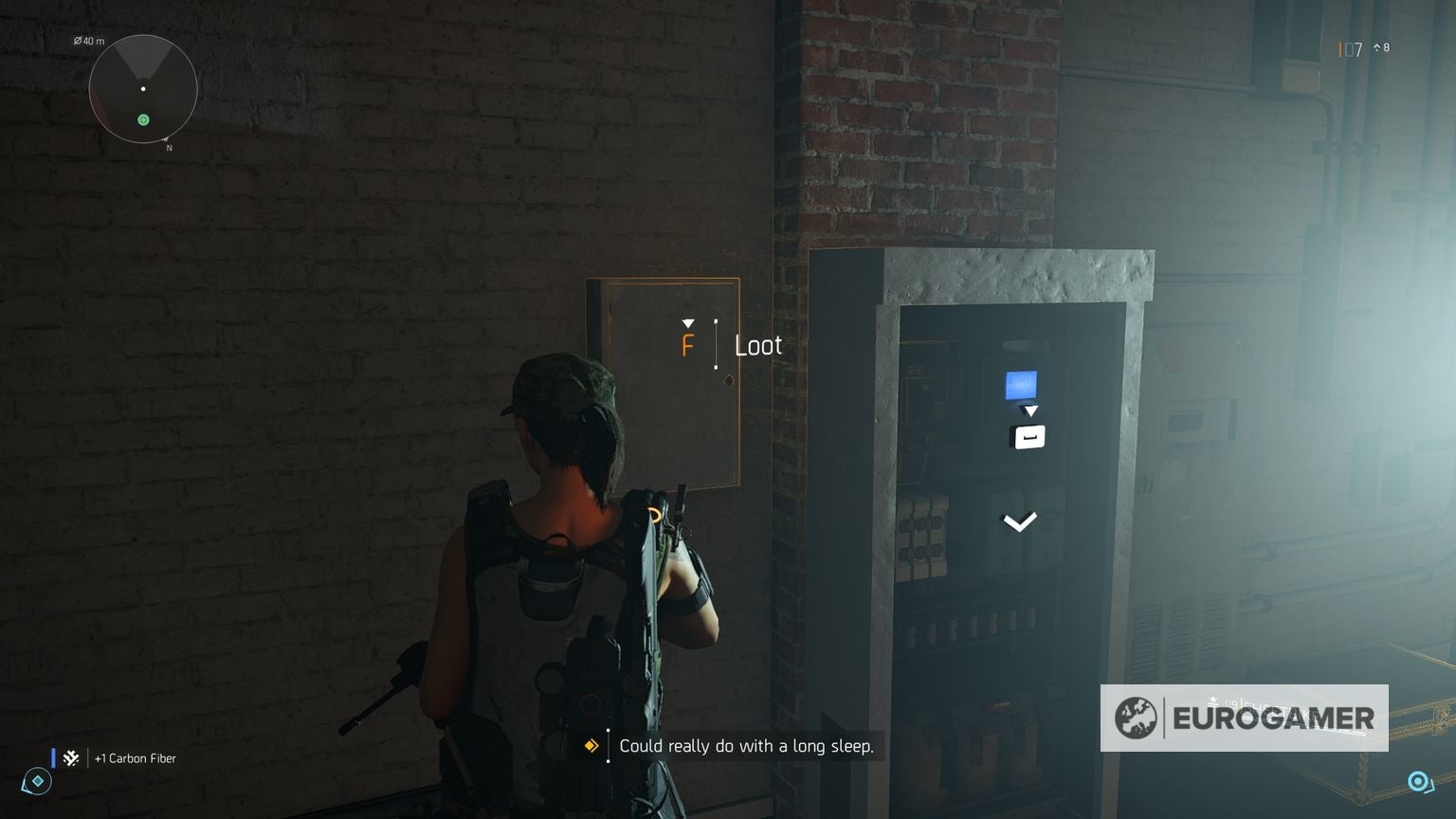Select the yellow dialogue marker icon
The height and width of the screenshot is (819, 1456).
tap(590, 746)
